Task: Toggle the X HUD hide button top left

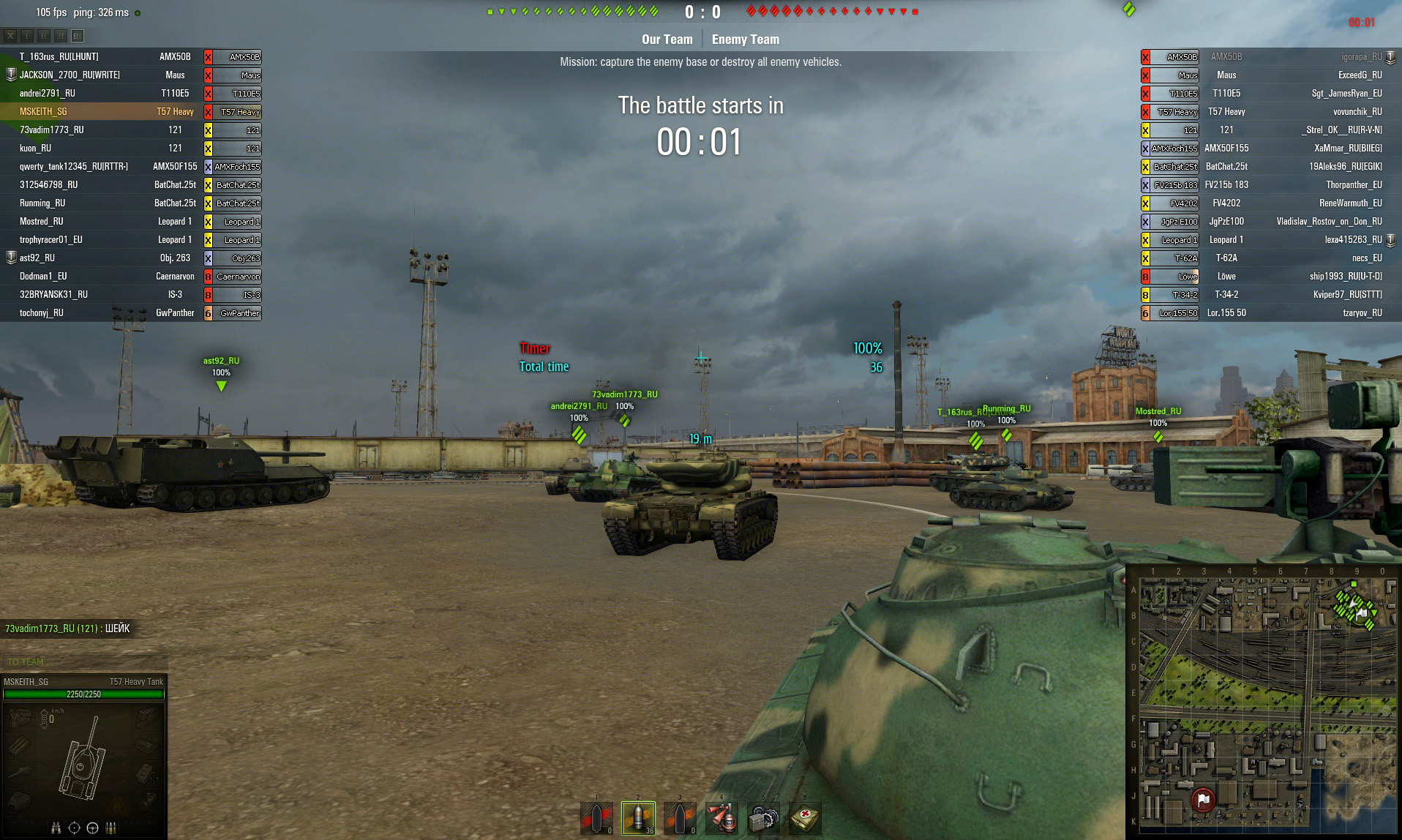Action: pos(10,35)
